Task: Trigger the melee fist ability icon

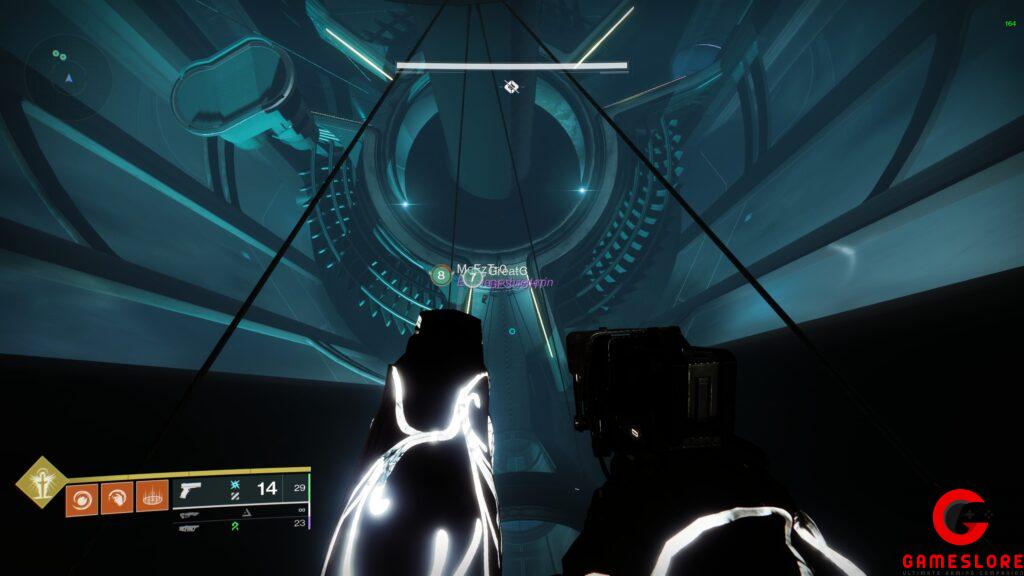Action: 116,497
